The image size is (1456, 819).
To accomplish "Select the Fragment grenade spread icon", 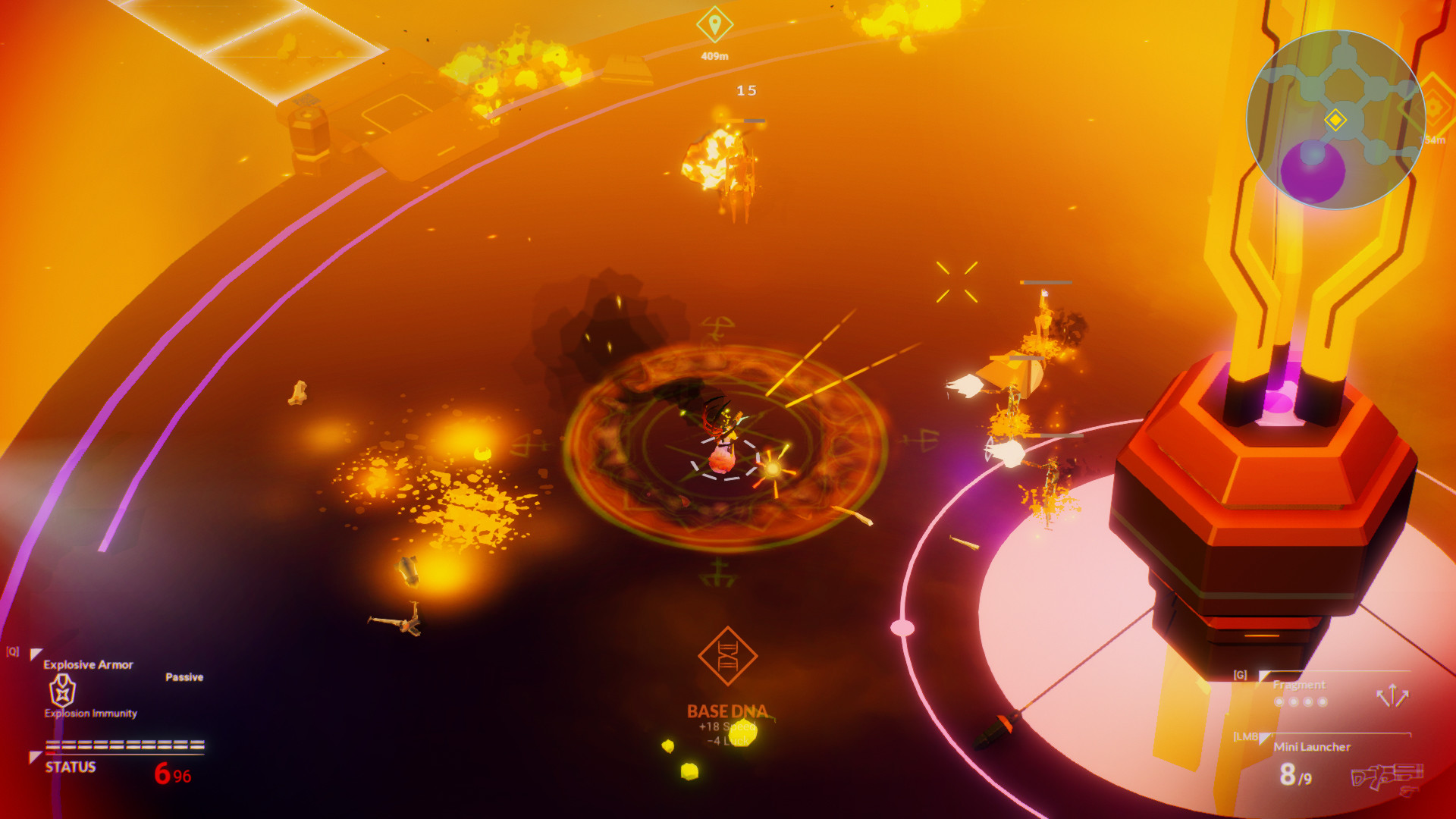I will (x=1393, y=695).
